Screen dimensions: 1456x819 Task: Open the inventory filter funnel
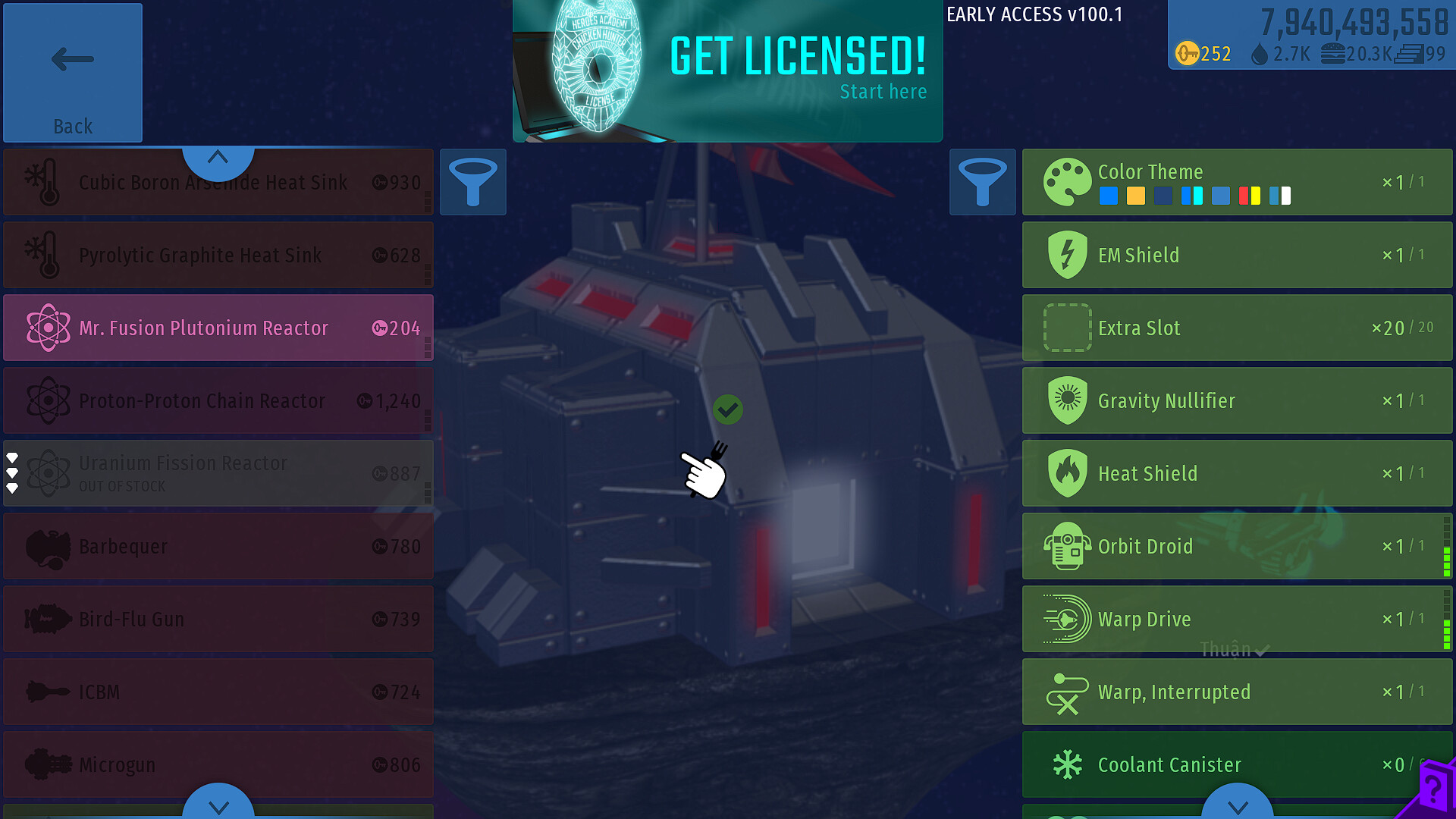click(982, 182)
